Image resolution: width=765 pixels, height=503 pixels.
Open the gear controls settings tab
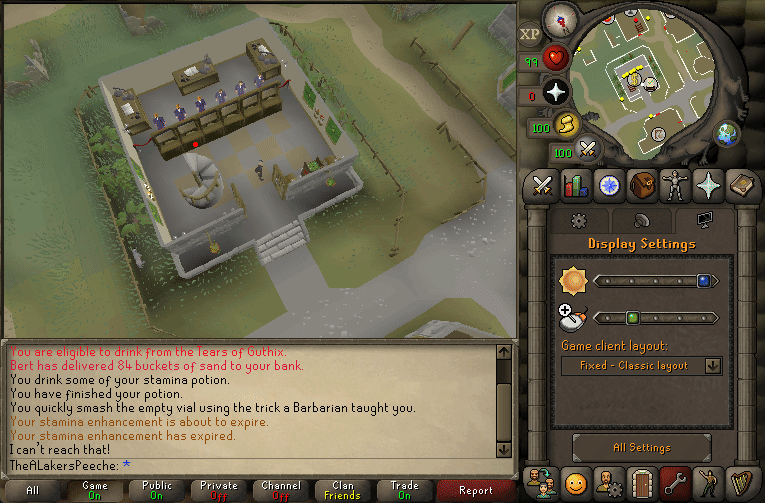(577, 221)
